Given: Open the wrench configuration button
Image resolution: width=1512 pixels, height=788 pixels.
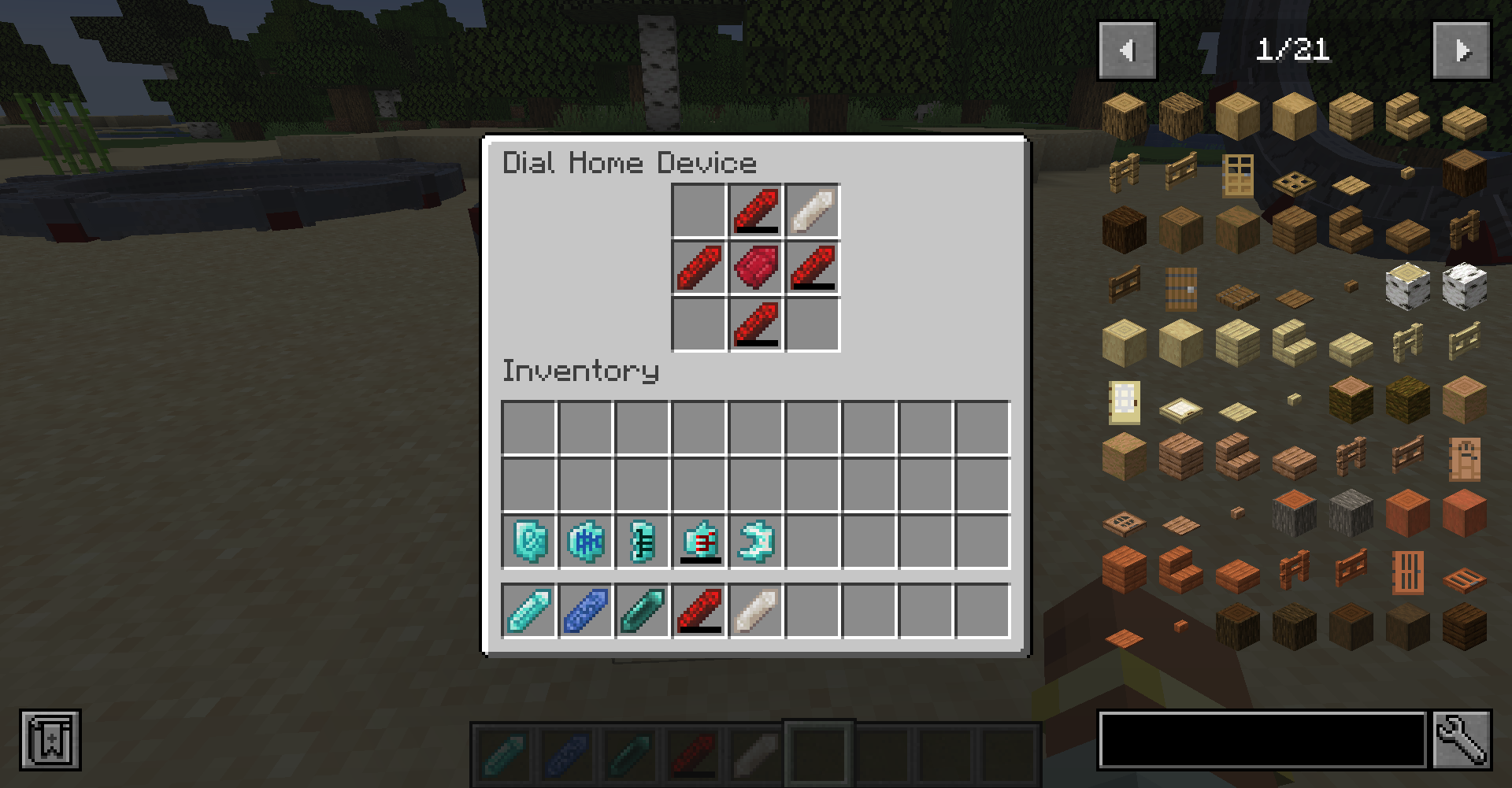Looking at the screenshot, I should (1462, 739).
